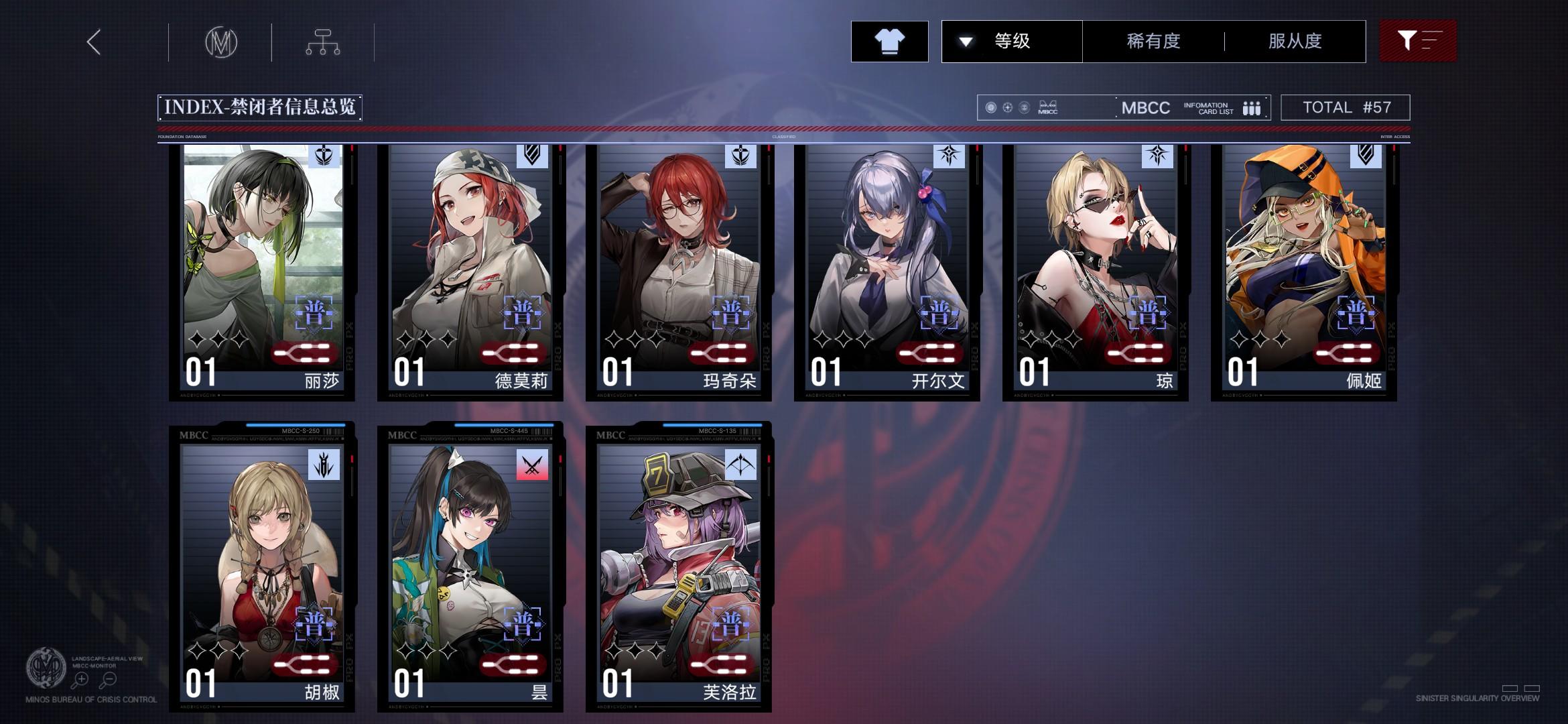This screenshot has height=724, width=1568.
Task: Open the red filter icon at top right
Action: click(x=1418, y=42)
